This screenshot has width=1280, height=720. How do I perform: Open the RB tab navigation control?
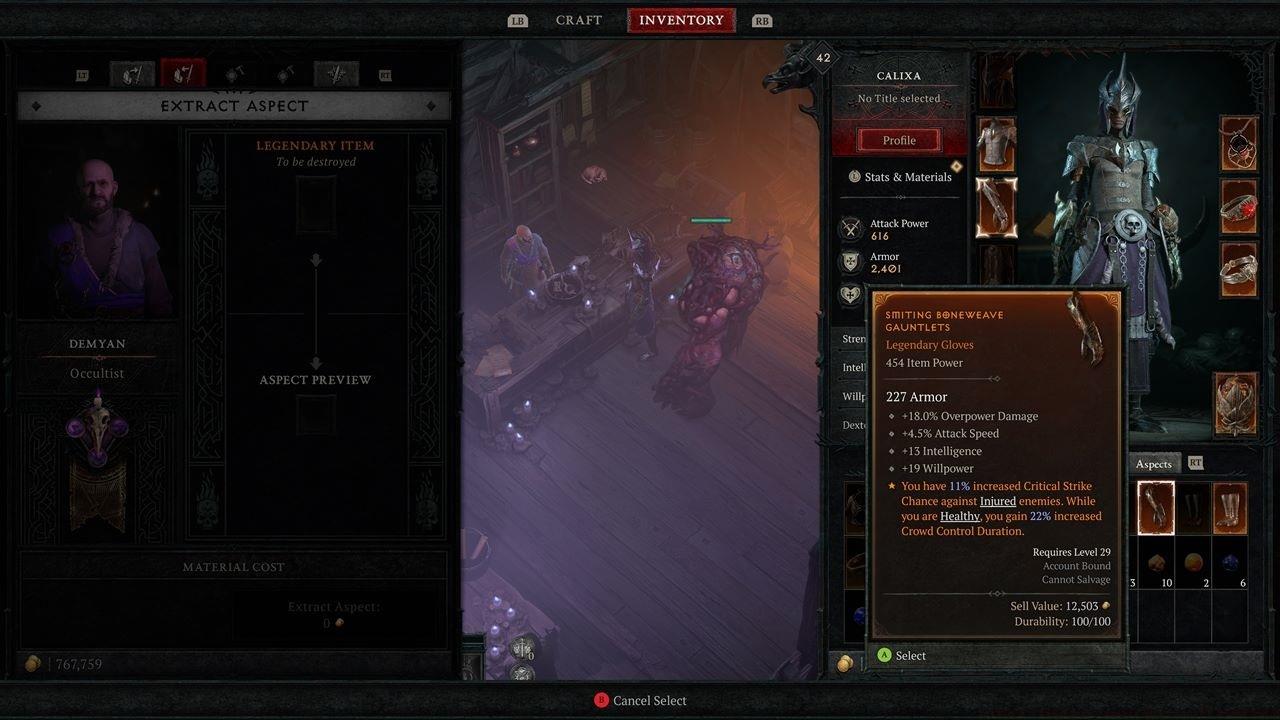click(x=761, y=19)
